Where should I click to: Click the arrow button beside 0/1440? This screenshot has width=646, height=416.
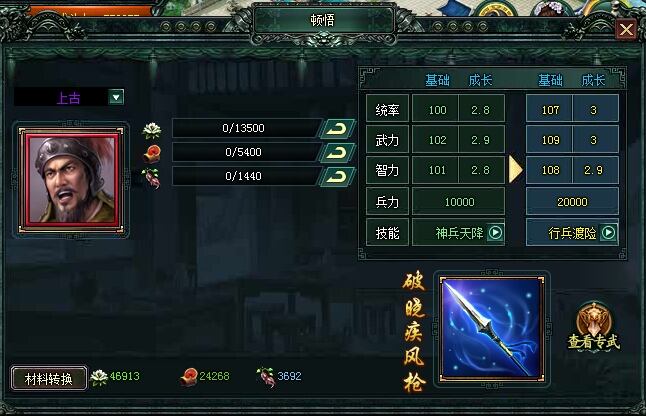click(x=337, y=177)
